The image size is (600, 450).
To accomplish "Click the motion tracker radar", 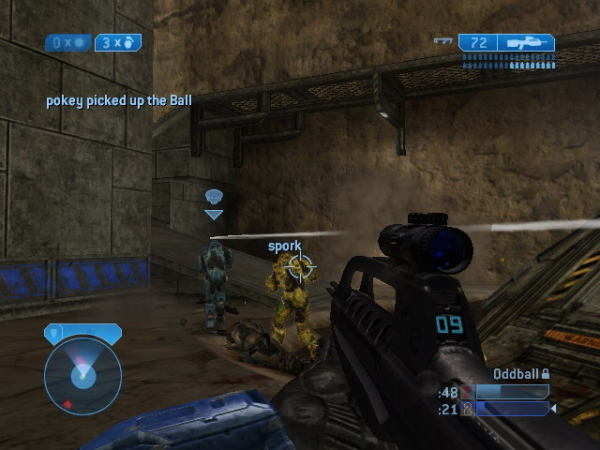I will click(x=82, y=375).
